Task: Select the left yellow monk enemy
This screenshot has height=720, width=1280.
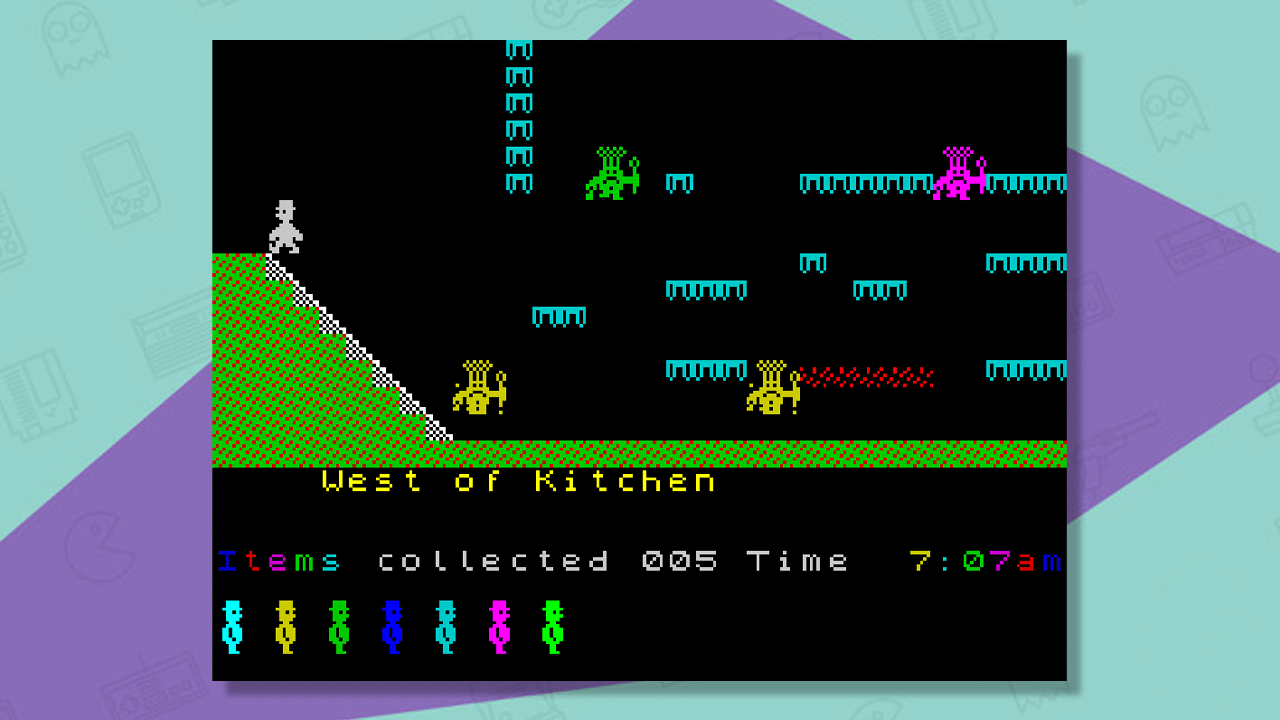Action: [x=481, y=390]
